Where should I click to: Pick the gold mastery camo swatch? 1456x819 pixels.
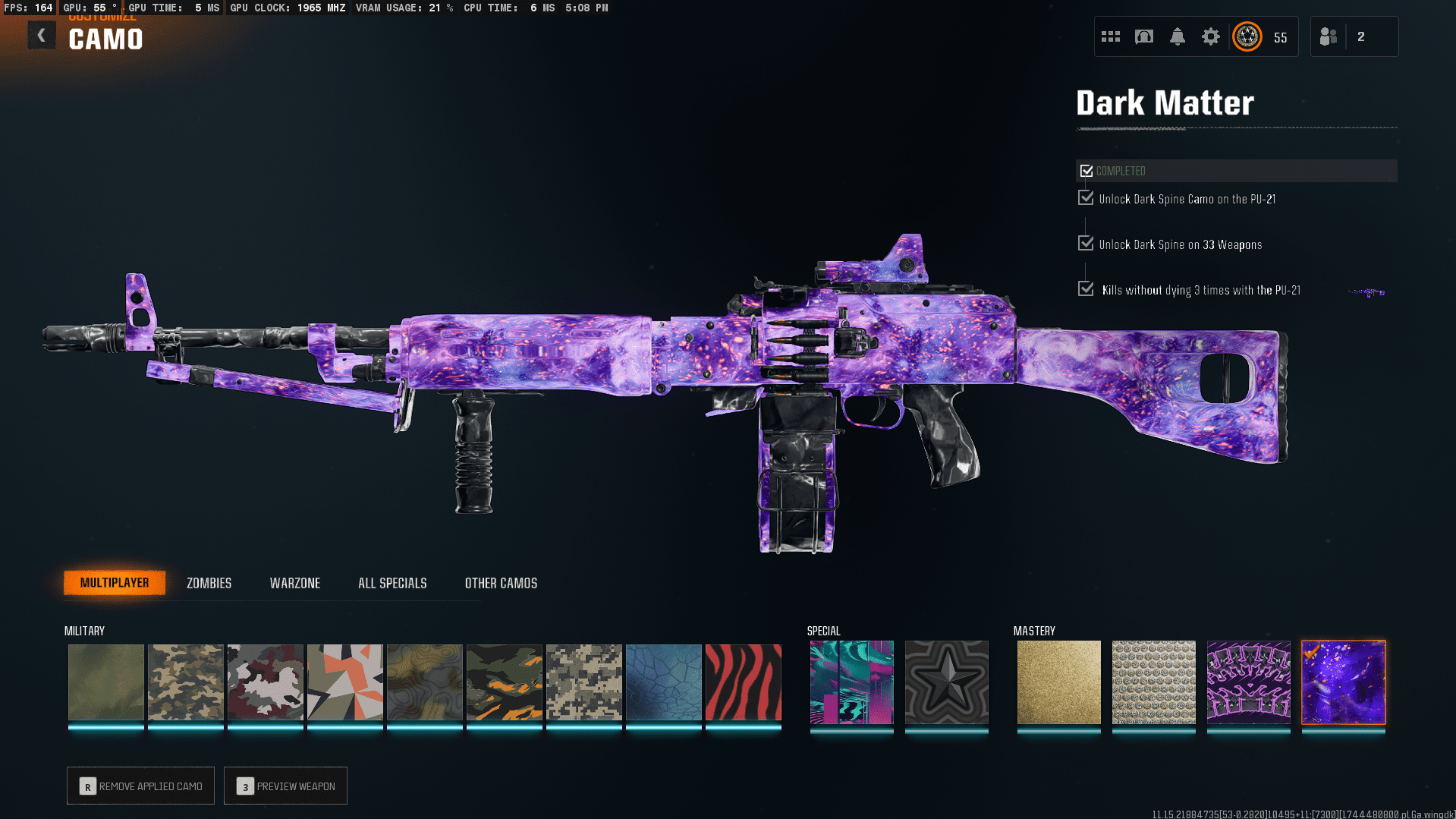click(x=1058, y=682)
